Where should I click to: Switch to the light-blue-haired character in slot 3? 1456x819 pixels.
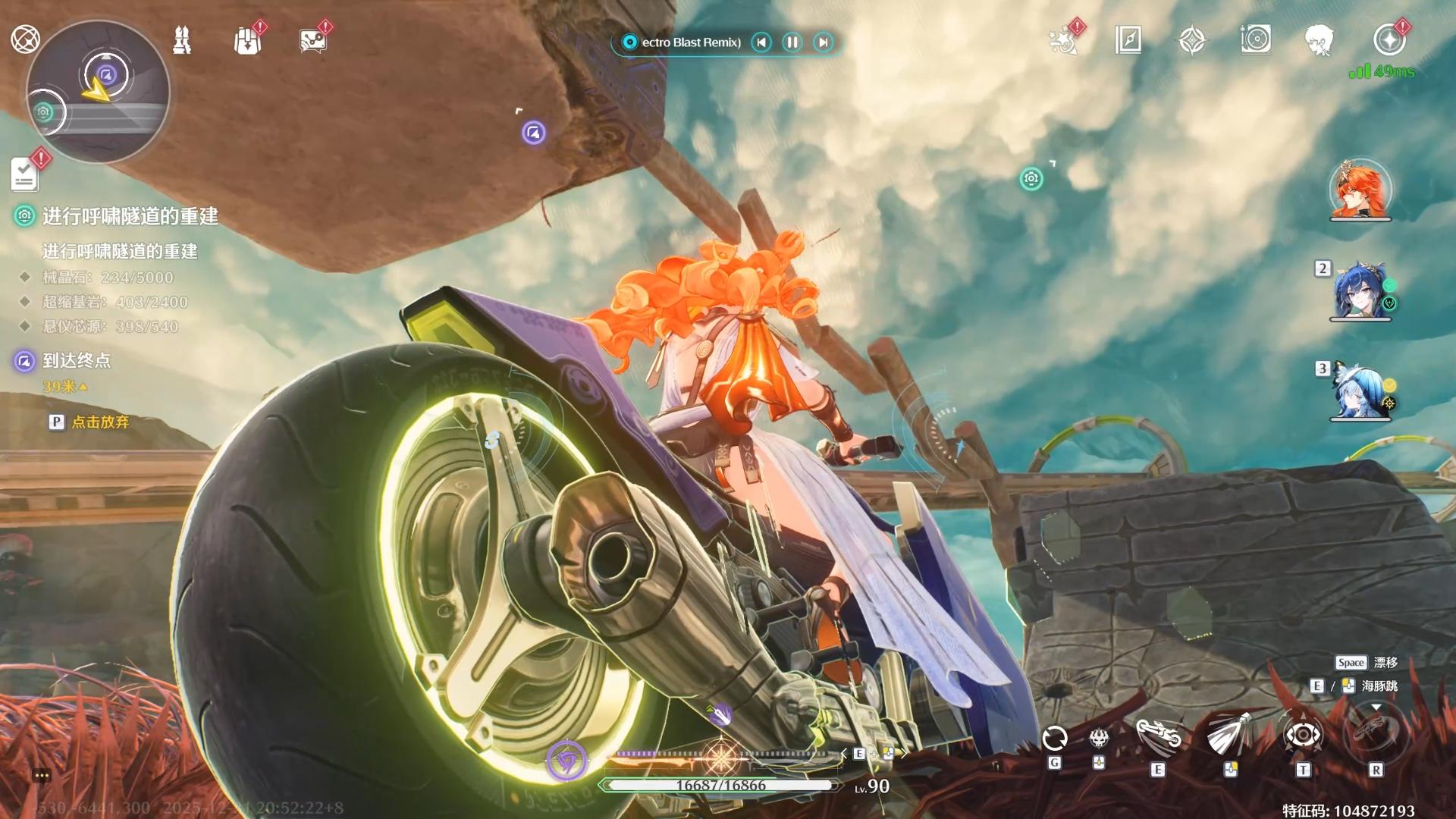1360,391
